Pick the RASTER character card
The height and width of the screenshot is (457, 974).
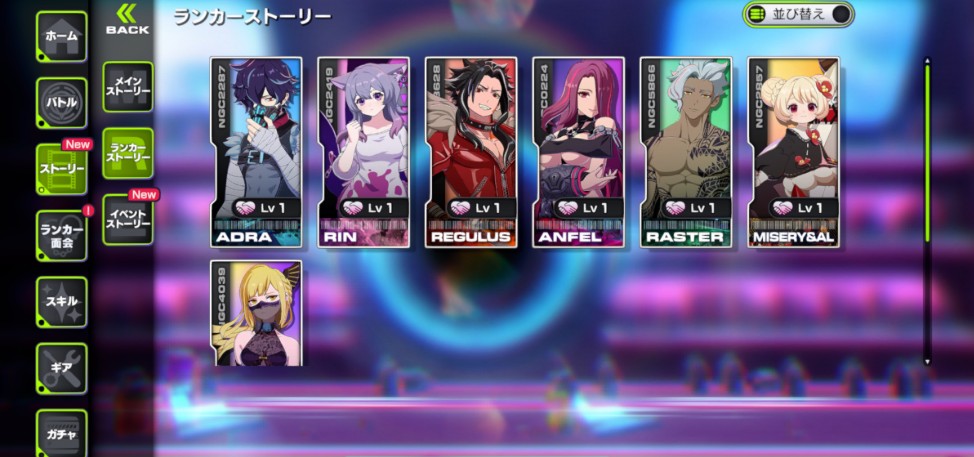click(686, 152)
